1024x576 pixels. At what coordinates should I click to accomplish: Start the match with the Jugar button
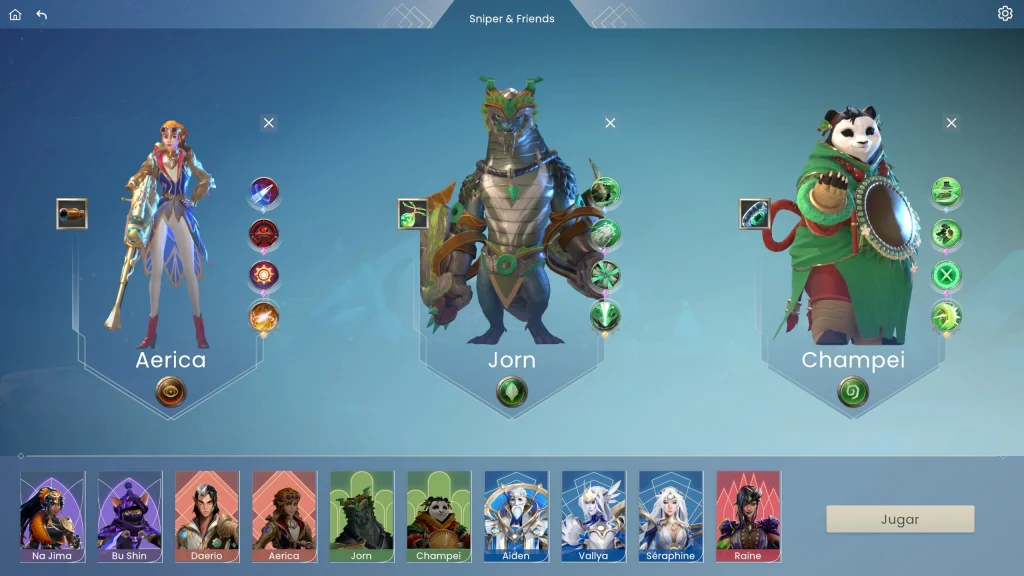pos(900,519)
